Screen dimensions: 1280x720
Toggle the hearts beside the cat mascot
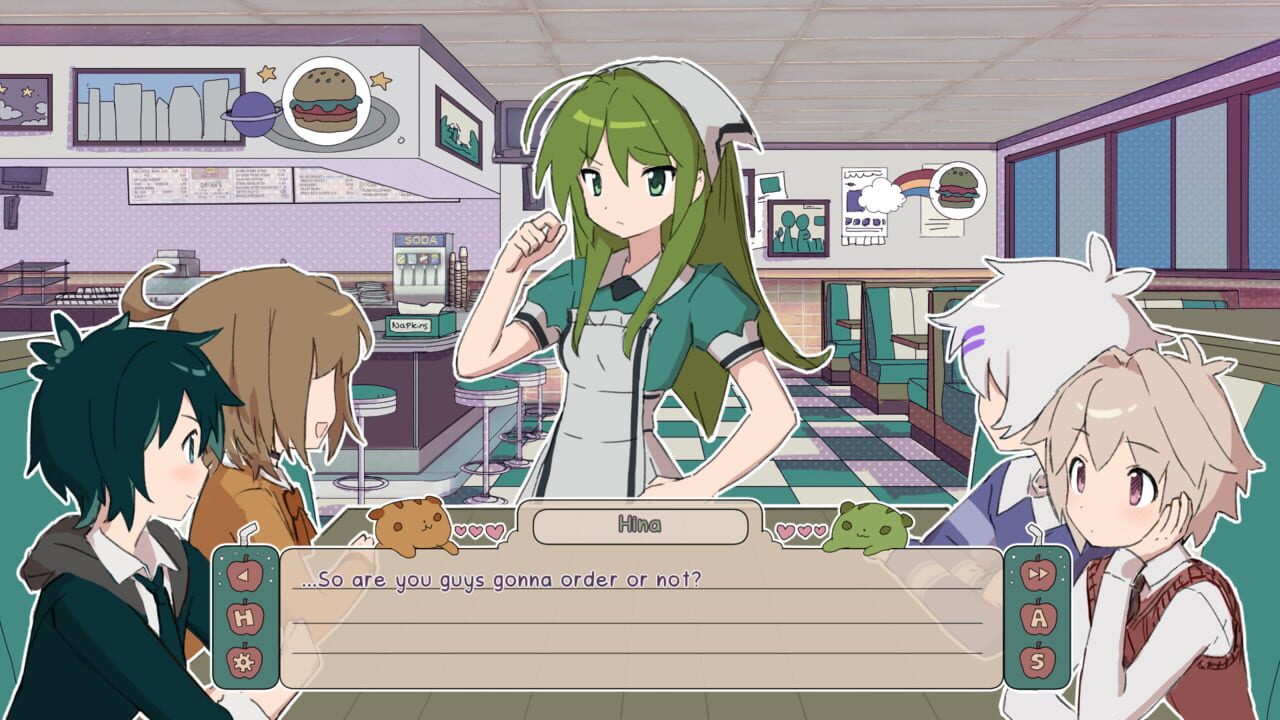[x=479, y=531]
